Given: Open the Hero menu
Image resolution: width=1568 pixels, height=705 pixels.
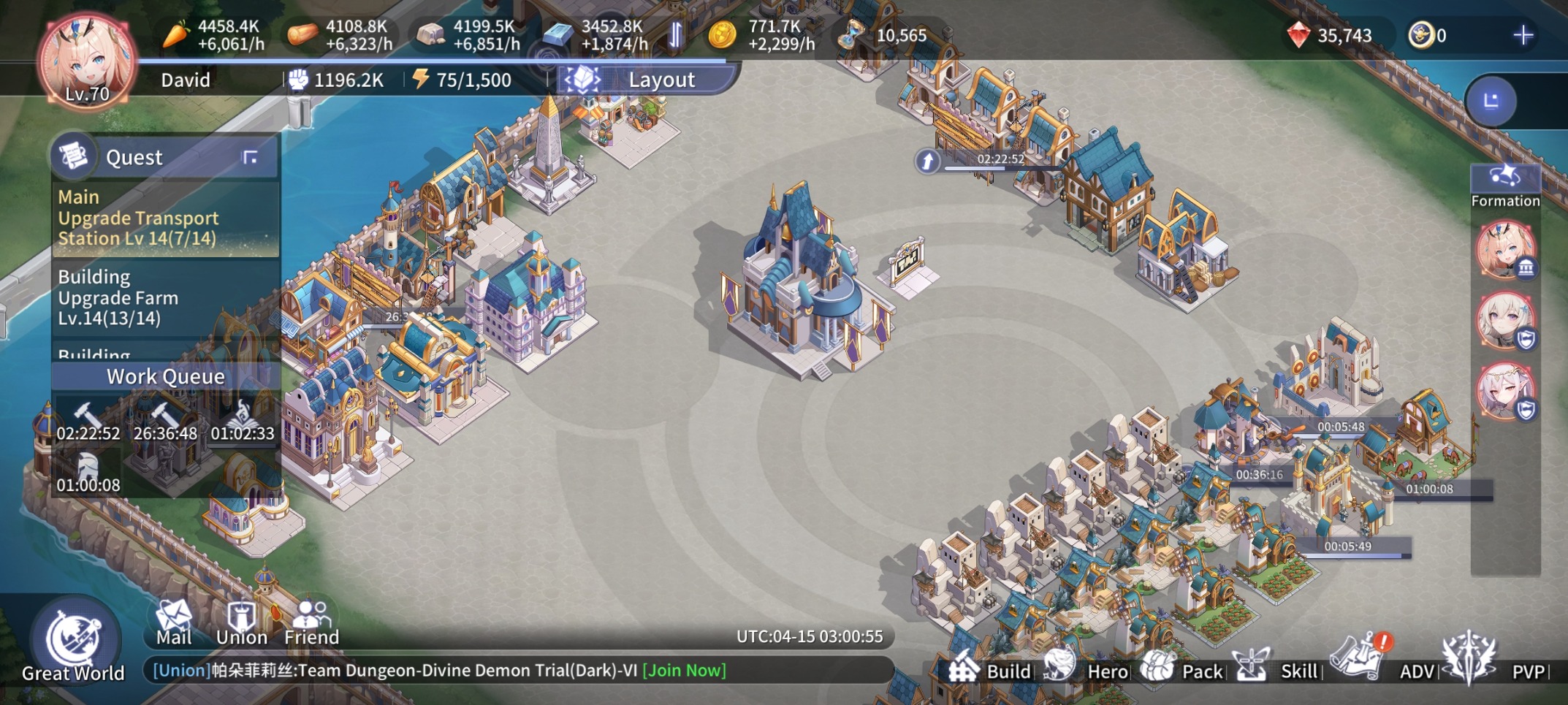Looking at the screenshot, I should (x=1087, y=668).
